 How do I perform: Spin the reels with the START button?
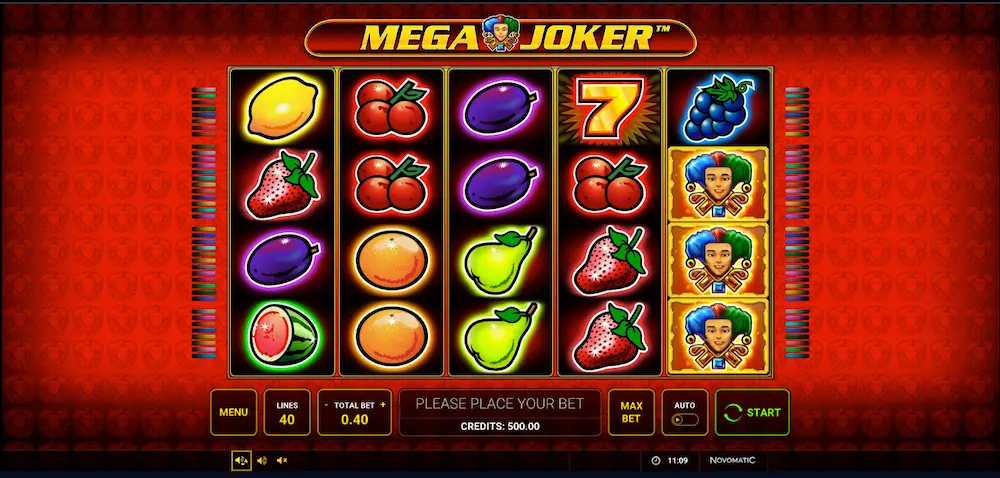[752, 412]
